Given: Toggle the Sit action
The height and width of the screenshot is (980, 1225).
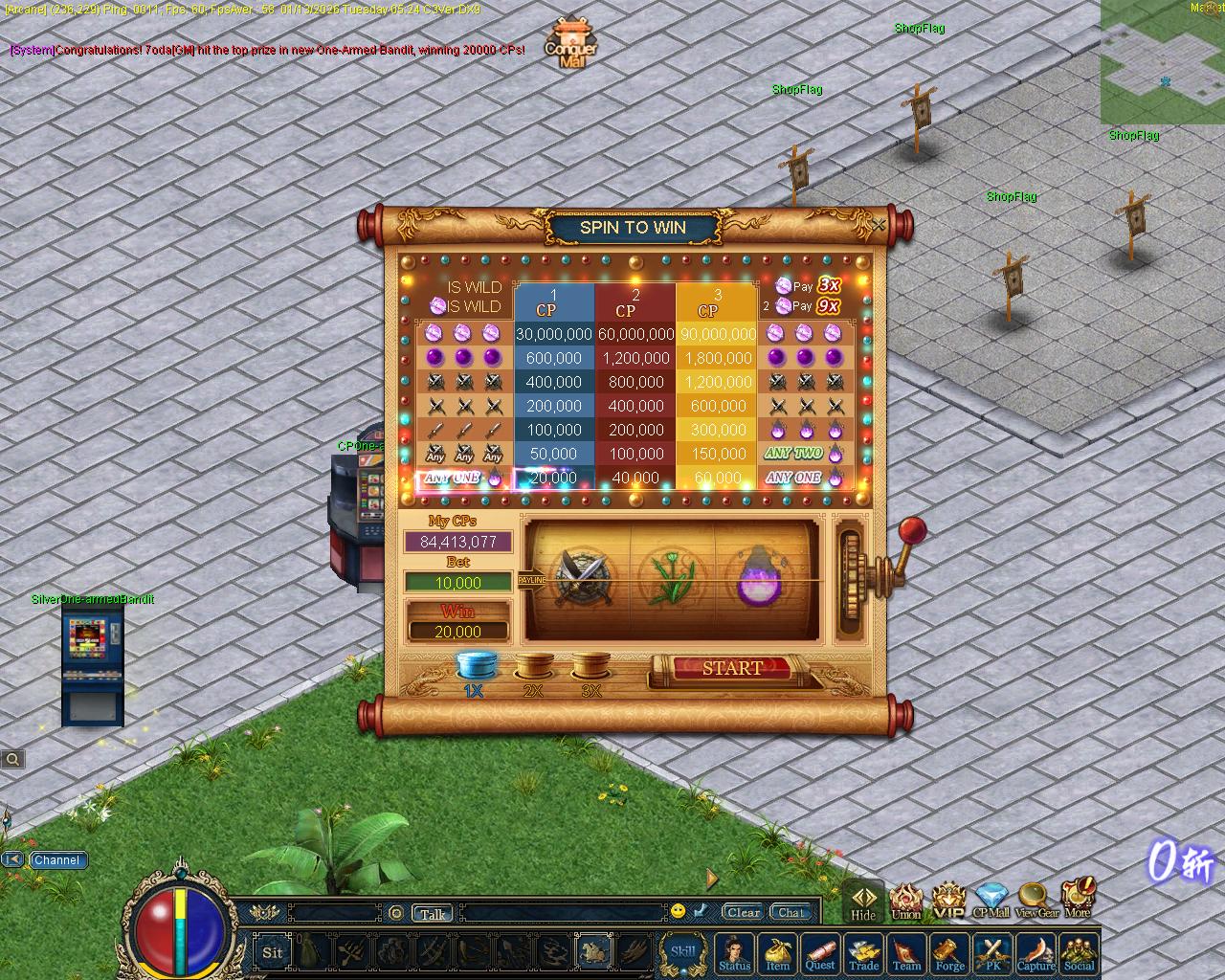Looking at the screenshot, I should (x=273, y=952).
